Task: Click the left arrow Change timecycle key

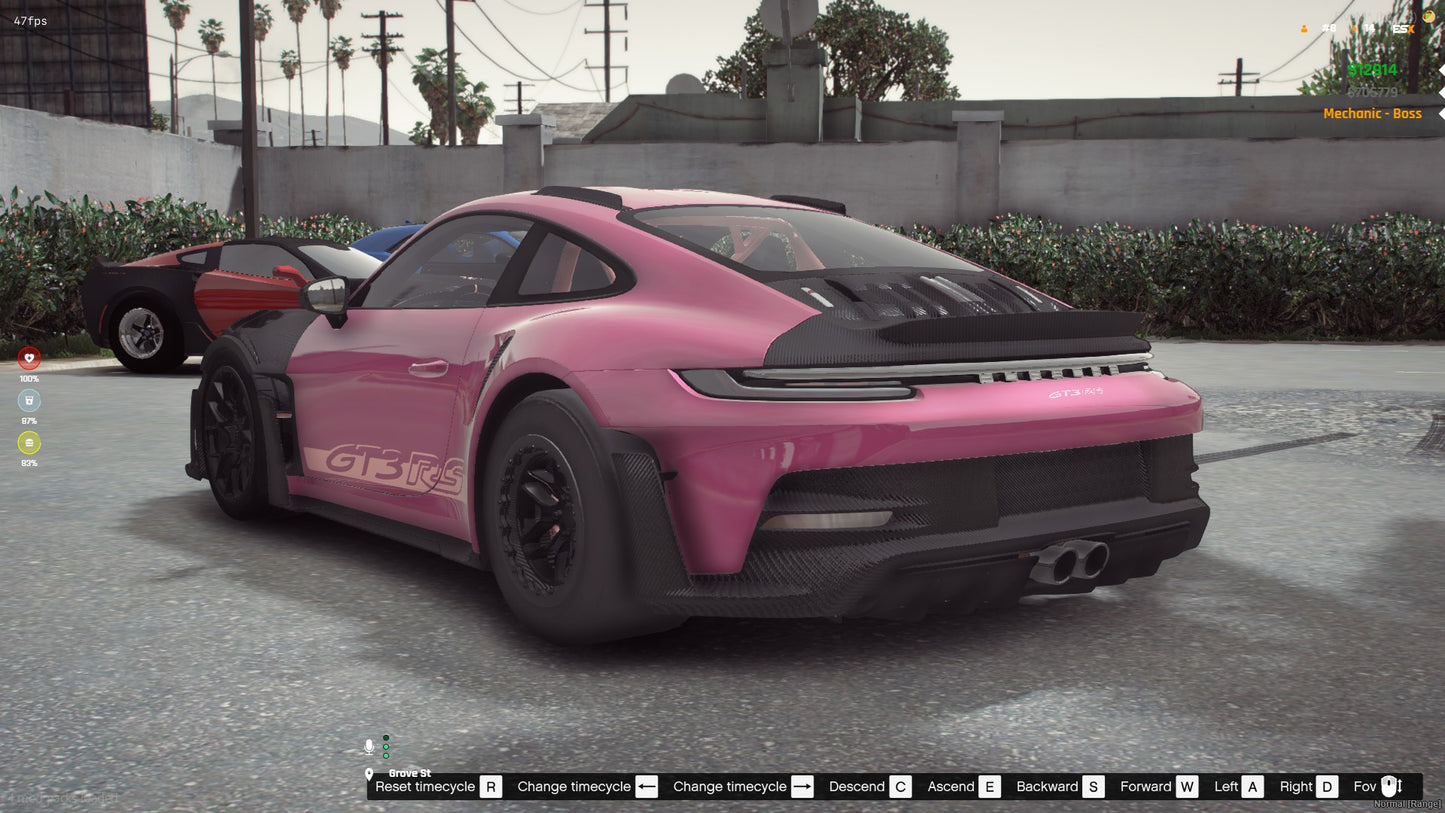Action: tap(647, 787)
